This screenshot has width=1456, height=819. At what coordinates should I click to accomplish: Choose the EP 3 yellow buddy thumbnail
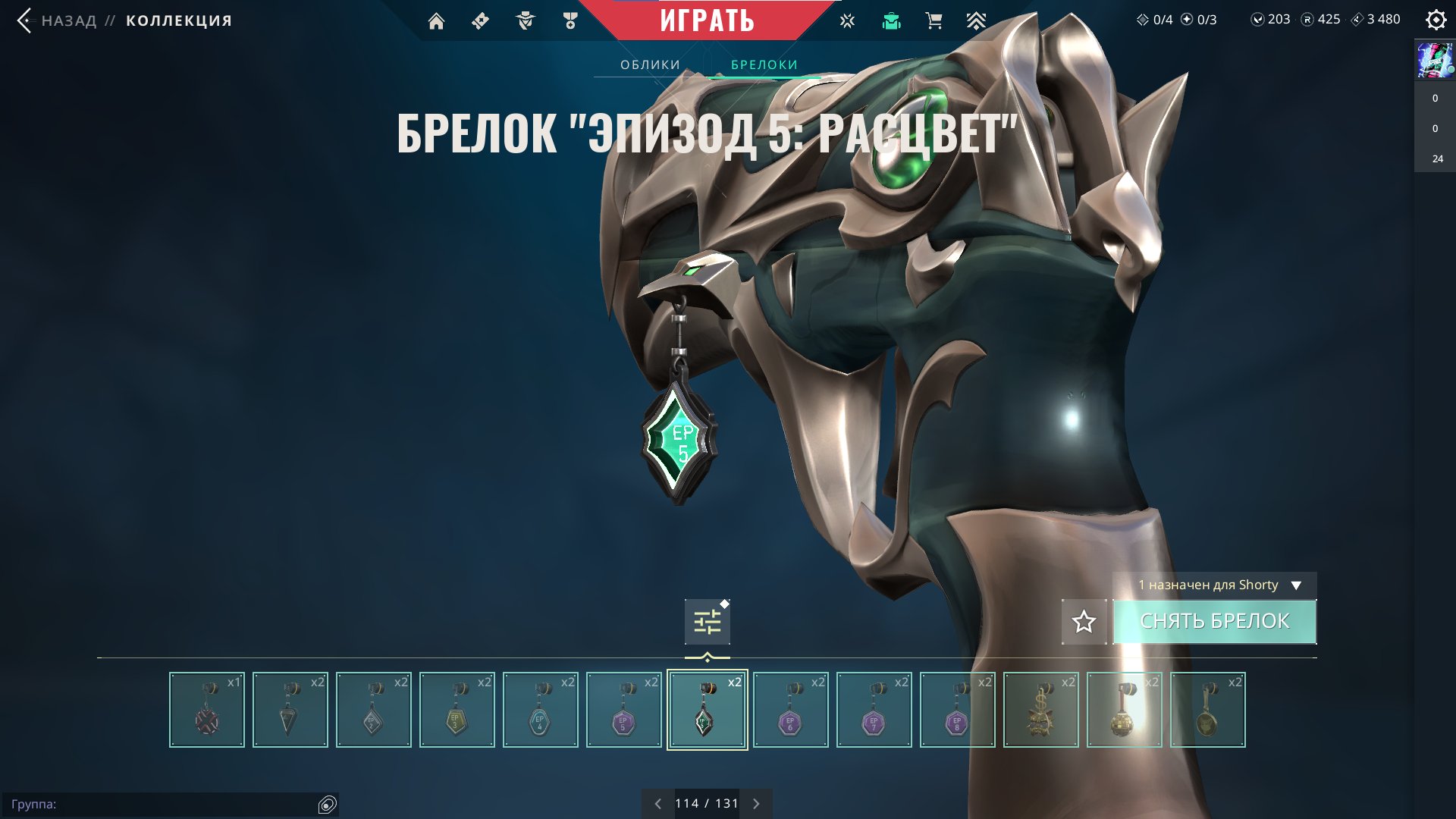tap(457, 710)
